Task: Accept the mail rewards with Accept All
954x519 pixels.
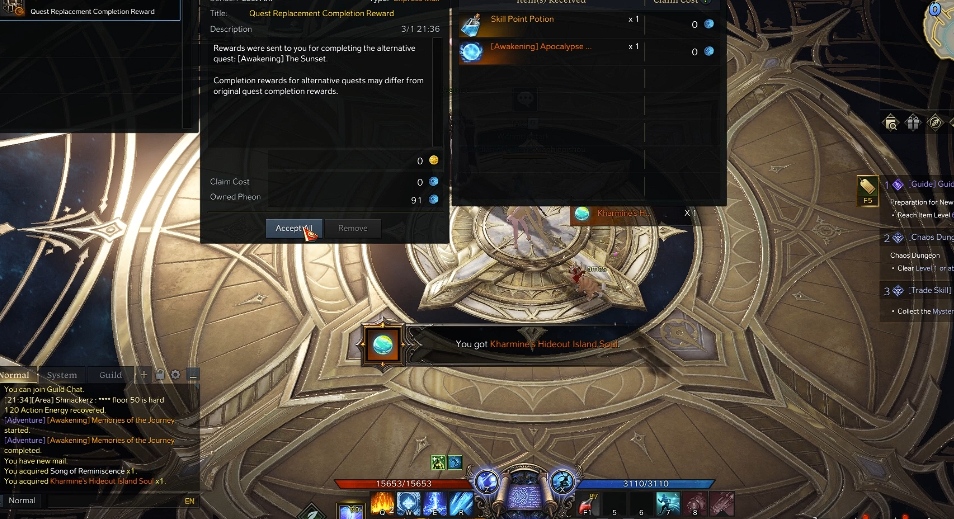Action: [294, 228]
